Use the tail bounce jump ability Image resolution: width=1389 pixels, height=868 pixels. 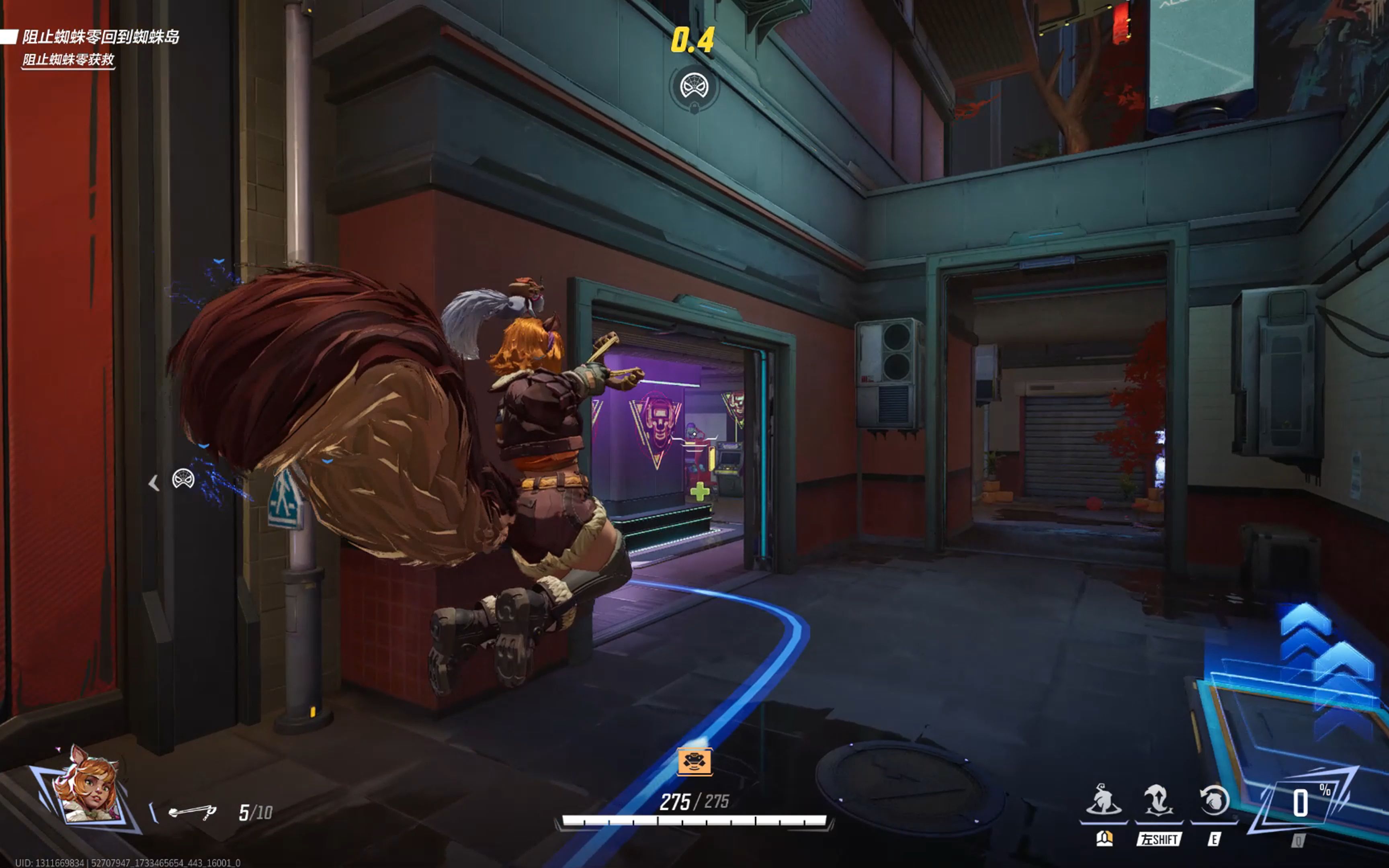tap(1158, 800)
